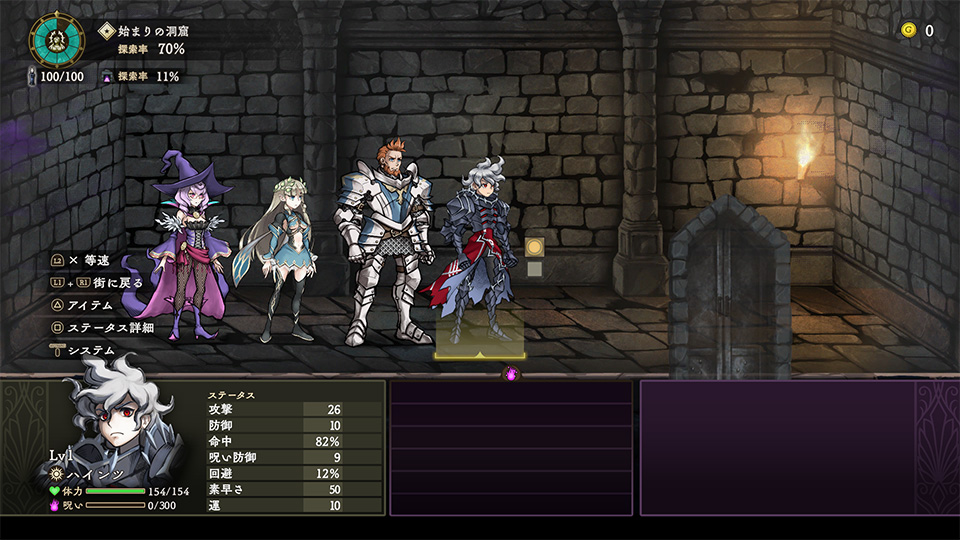
Task: Open the システム (System) menu
Action: (x=90, y=350)
